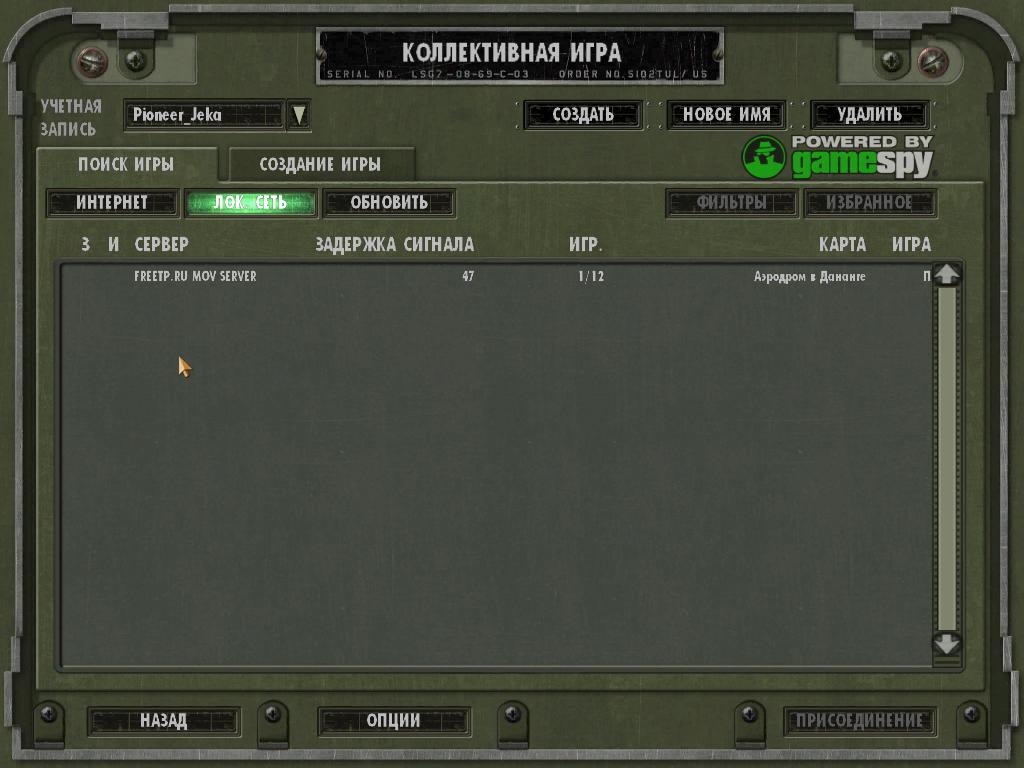Open the ФИЛЬТРЫ filters button
Screen dimensions: 1024x768
tap(732, 203)
